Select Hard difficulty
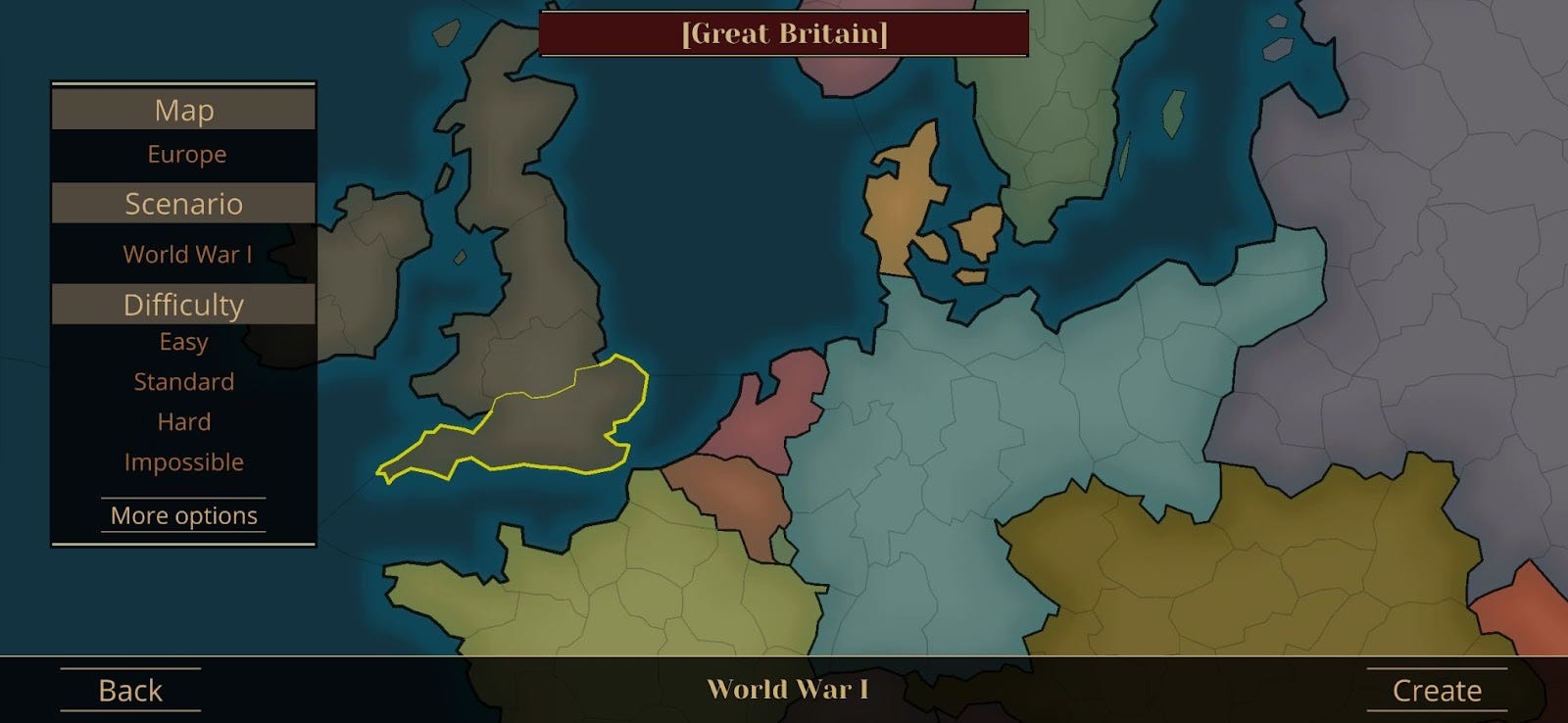Image resolution: width=1568 pixels, height=723 pixels. [183, 421]
